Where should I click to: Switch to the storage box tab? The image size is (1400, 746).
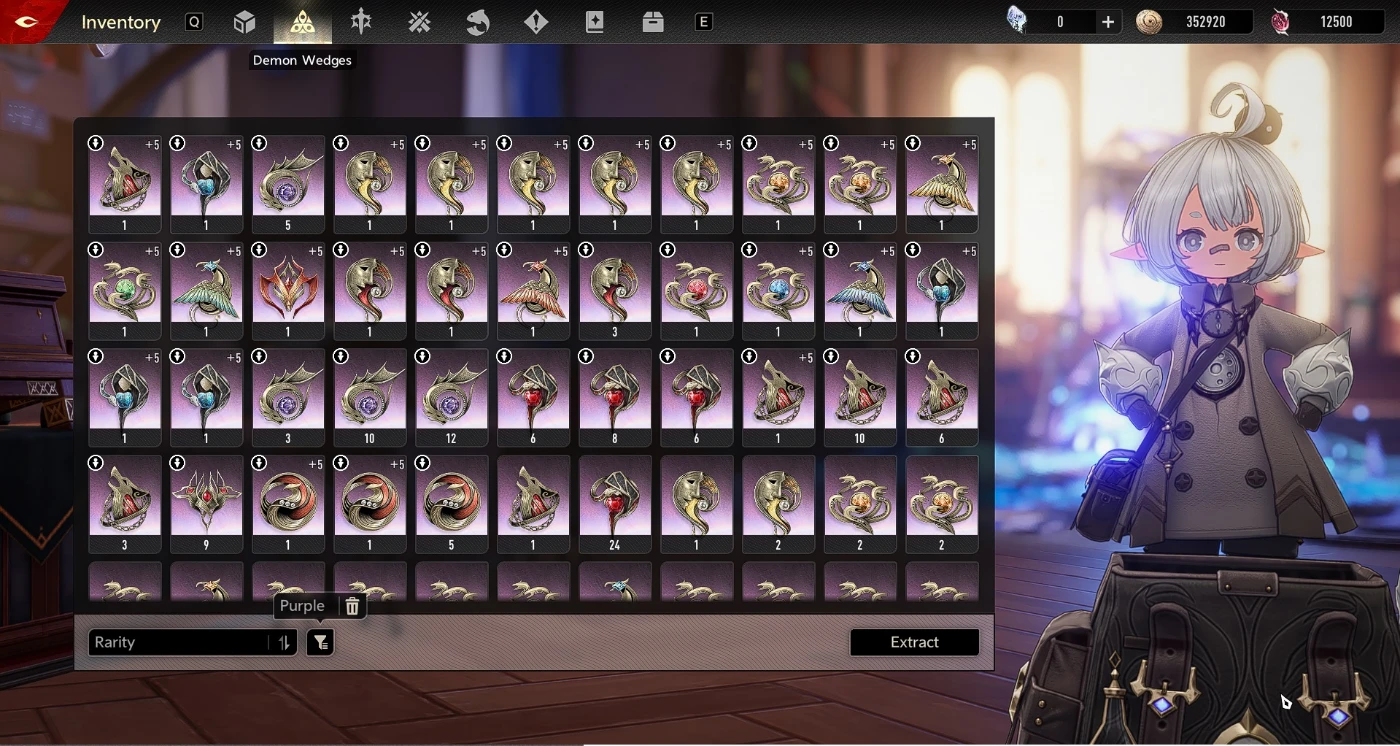[653, 22]
